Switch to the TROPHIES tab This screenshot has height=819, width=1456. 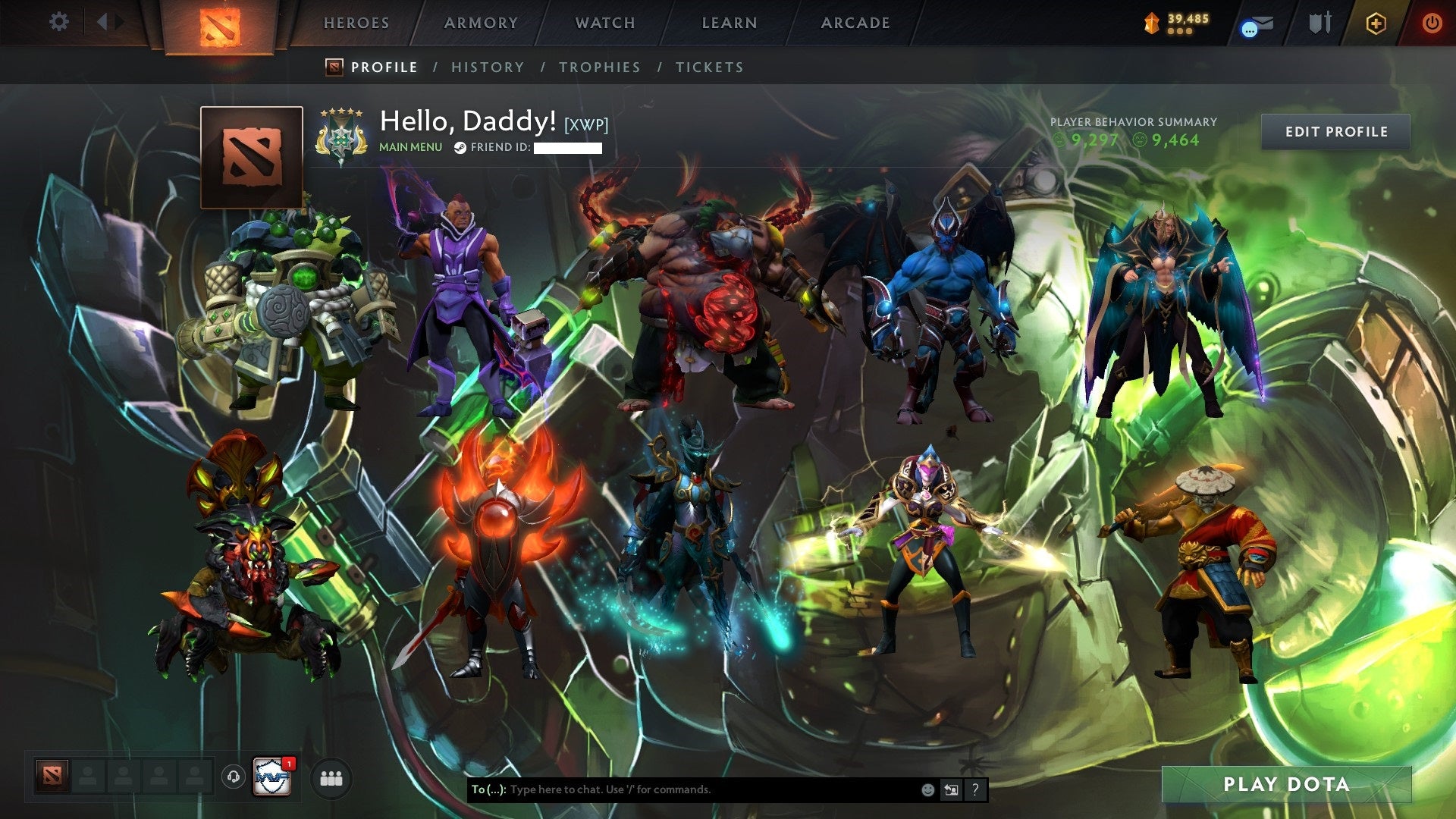(x=600, y=67)
